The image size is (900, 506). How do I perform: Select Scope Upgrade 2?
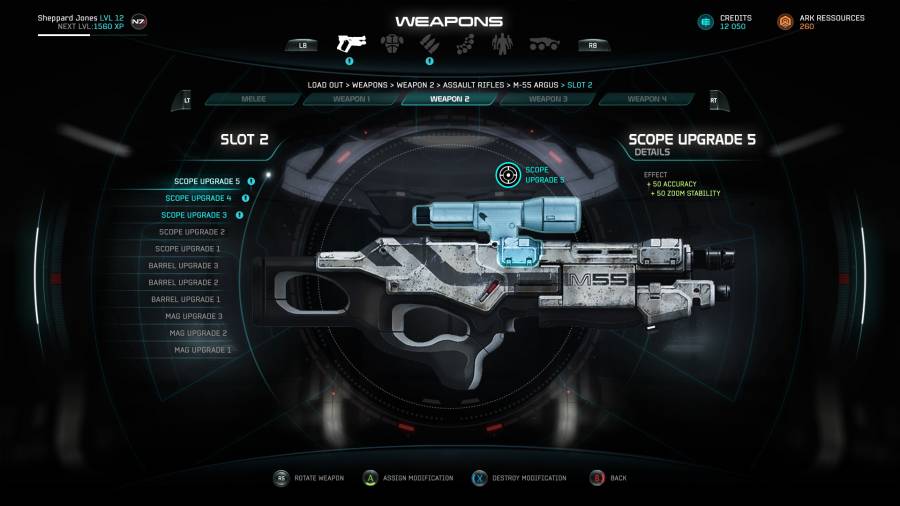pyautogui.click(x=191, y=232)
